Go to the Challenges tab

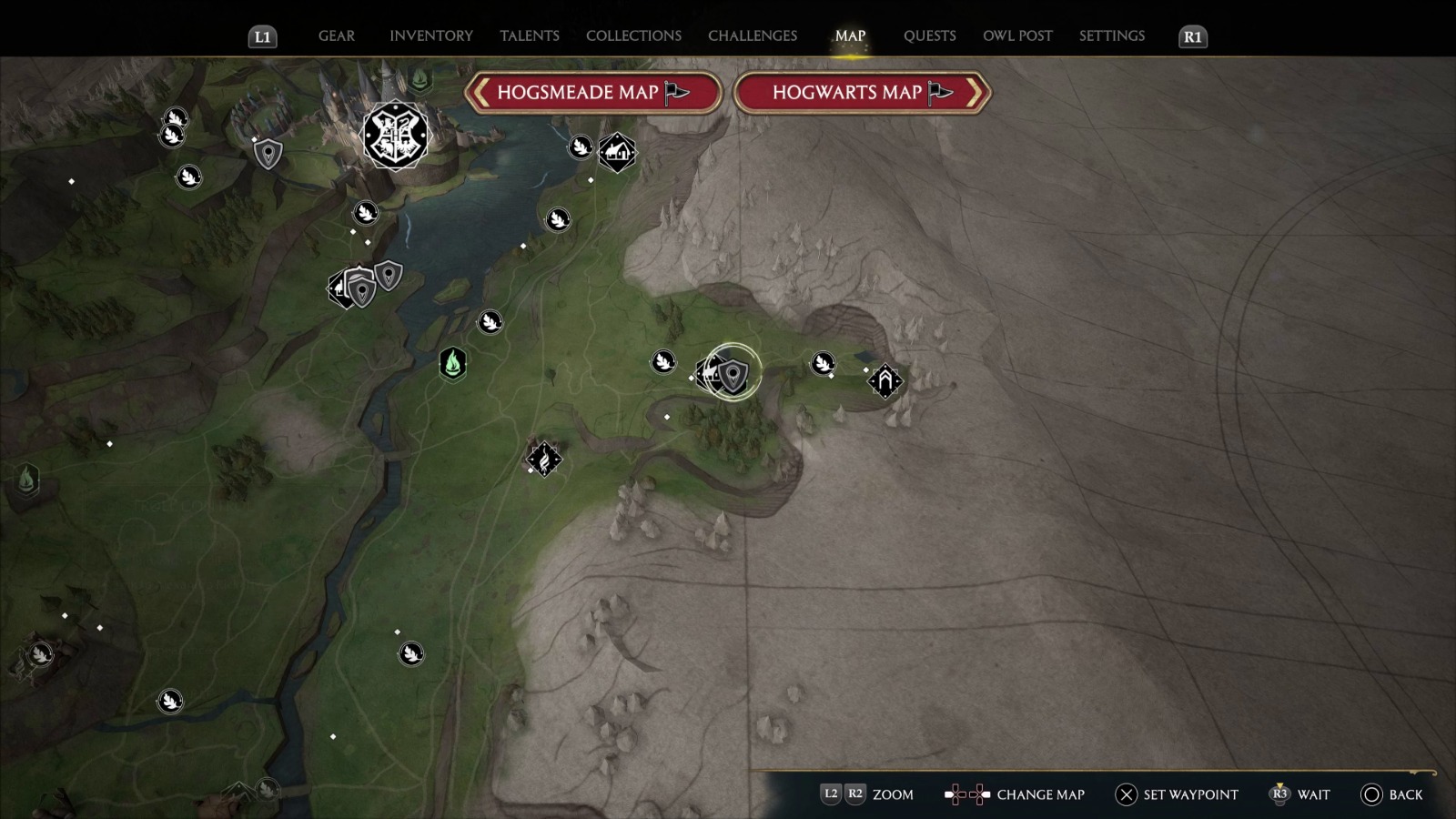[x=752, y=36]
